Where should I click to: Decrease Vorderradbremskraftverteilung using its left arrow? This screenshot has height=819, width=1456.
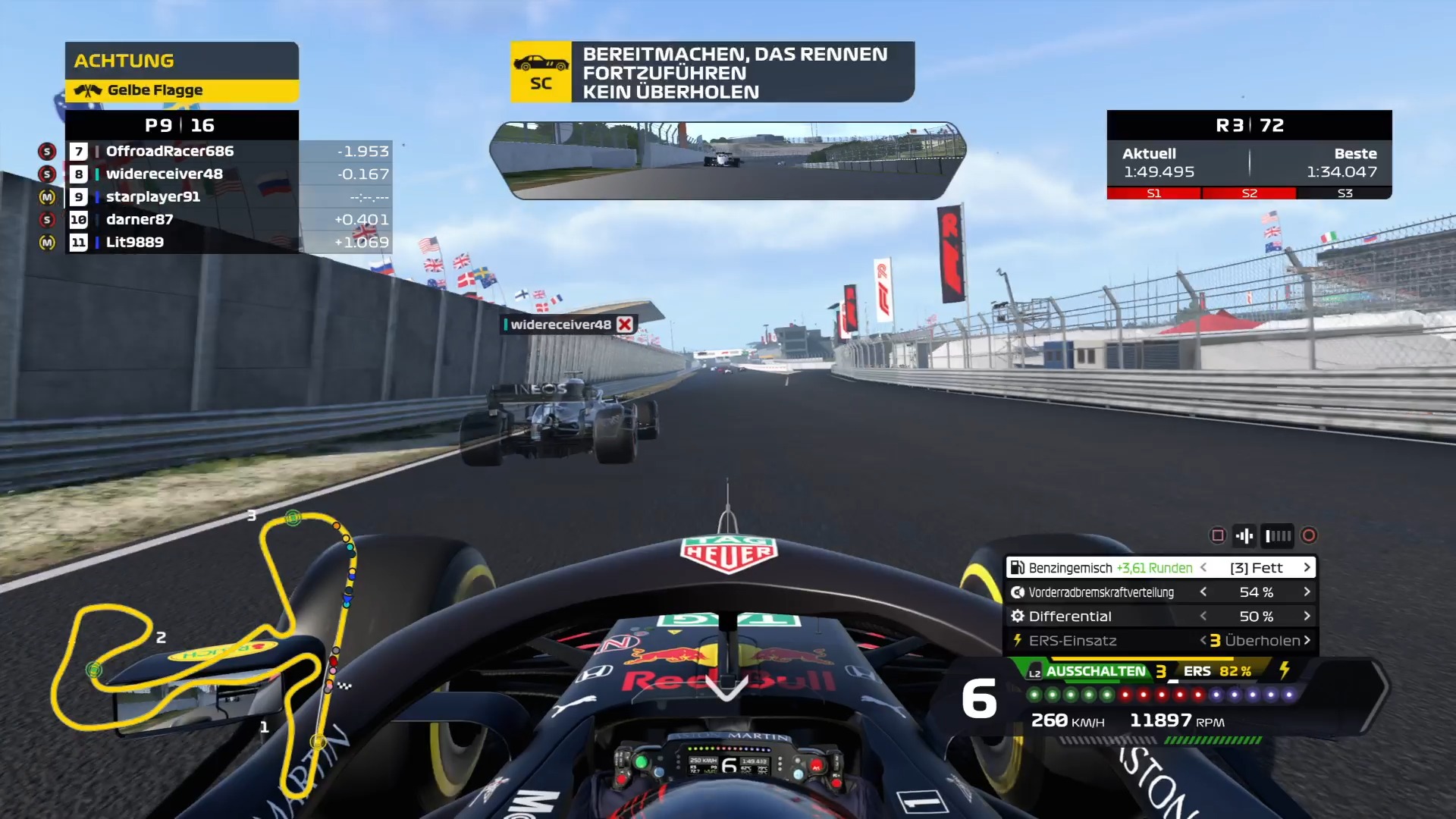1203,591
